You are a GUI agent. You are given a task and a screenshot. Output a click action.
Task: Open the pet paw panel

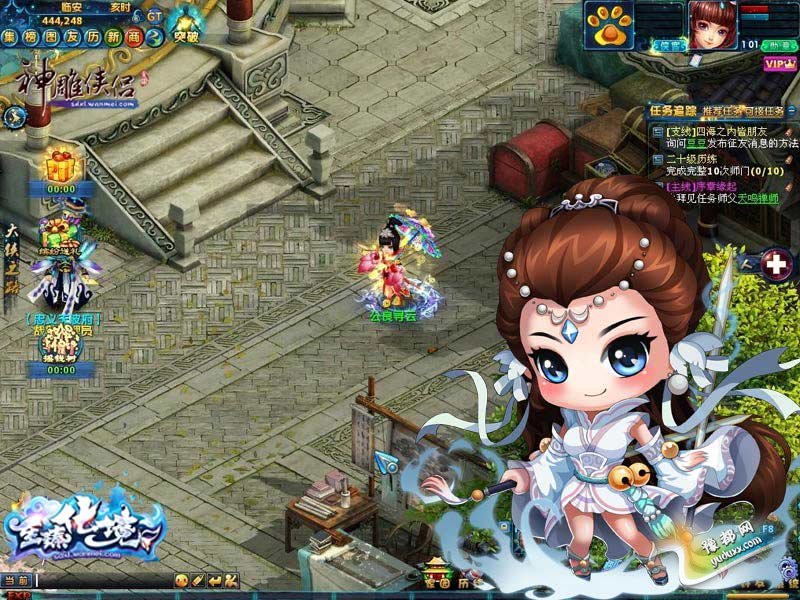coord(607,28)
